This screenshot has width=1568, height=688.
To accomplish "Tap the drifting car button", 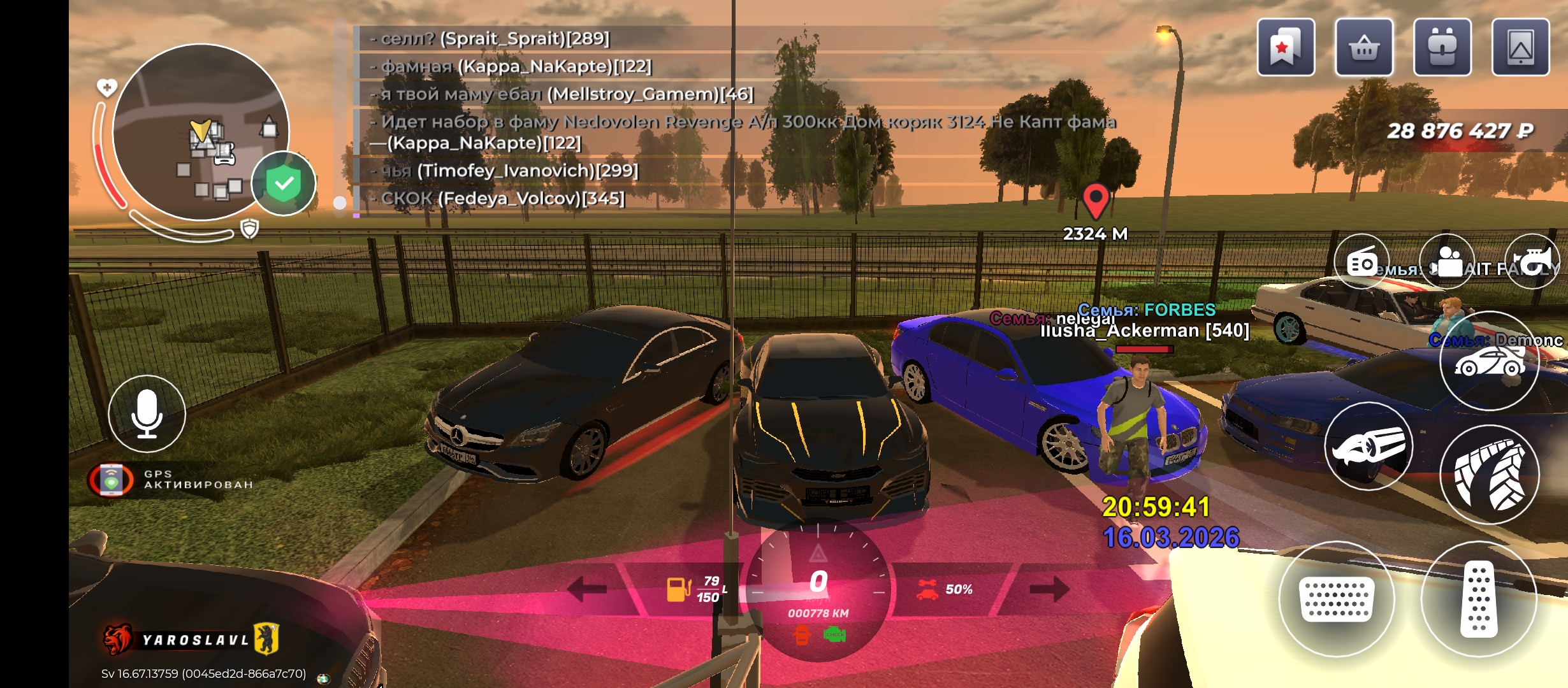I will click(x=1489, y=362).
